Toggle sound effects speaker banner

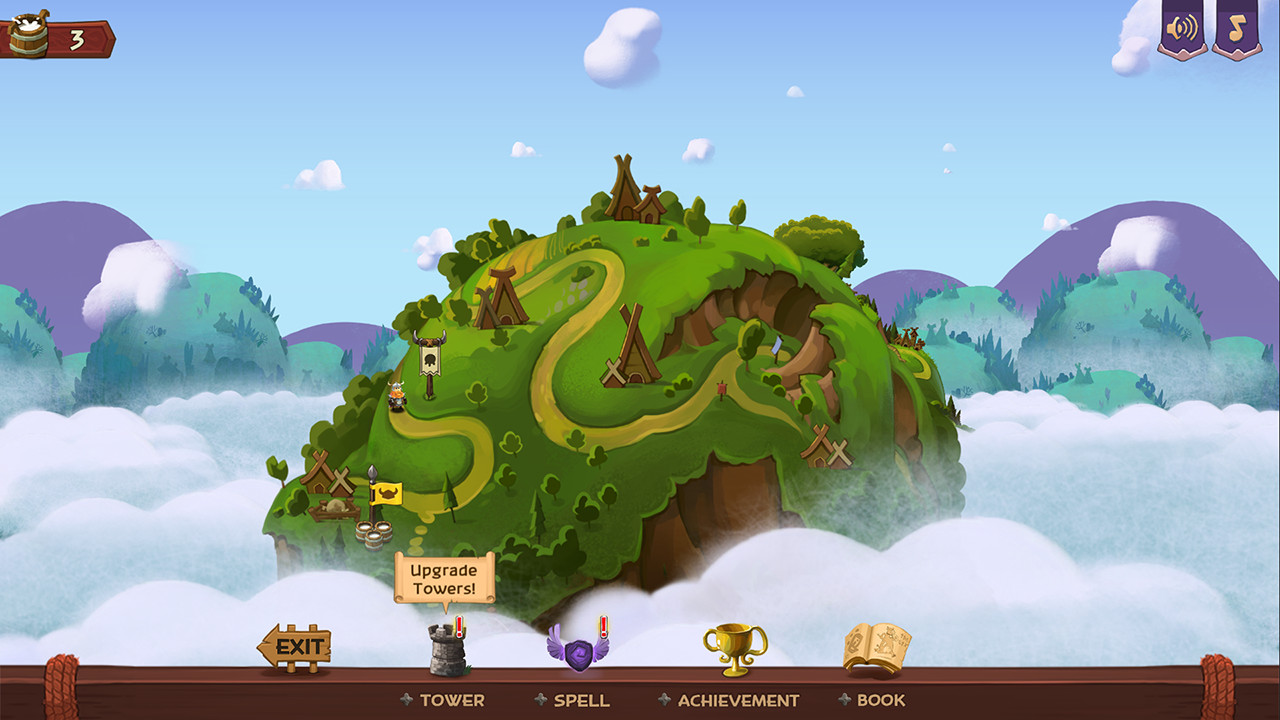(x=1182, y=28)
